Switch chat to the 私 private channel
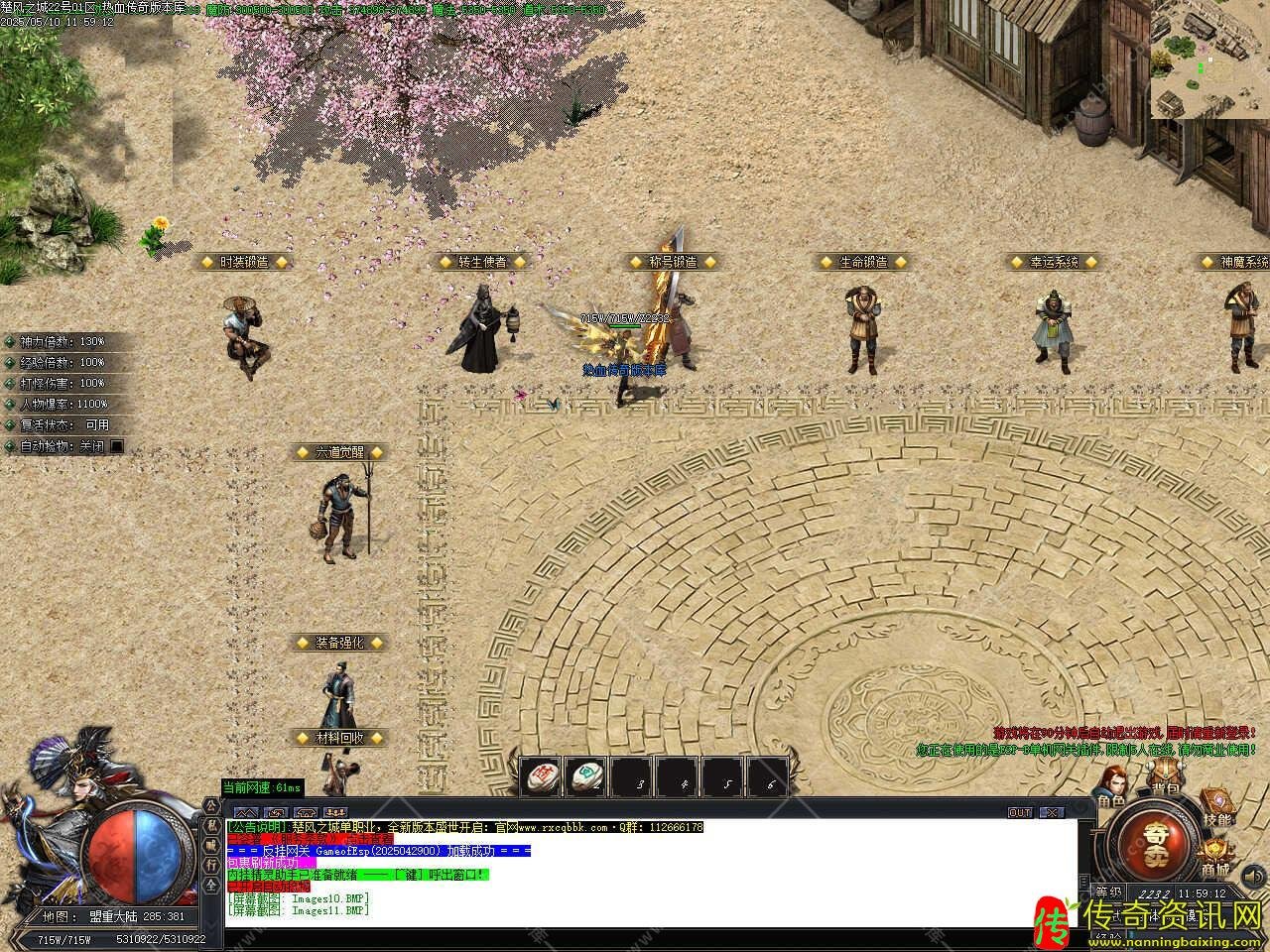Image resolution: width=1270 pixels, height=952 pixels. (212, 826)
